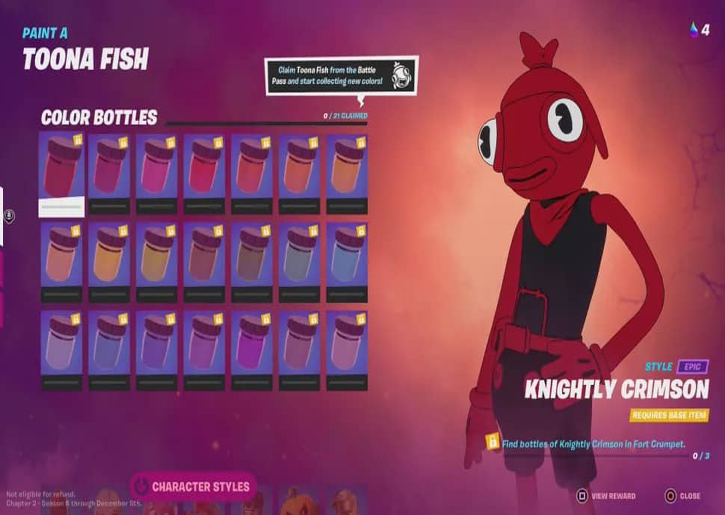Open the Character Styles menu
The image size is (725, 515).
(193, 487)
